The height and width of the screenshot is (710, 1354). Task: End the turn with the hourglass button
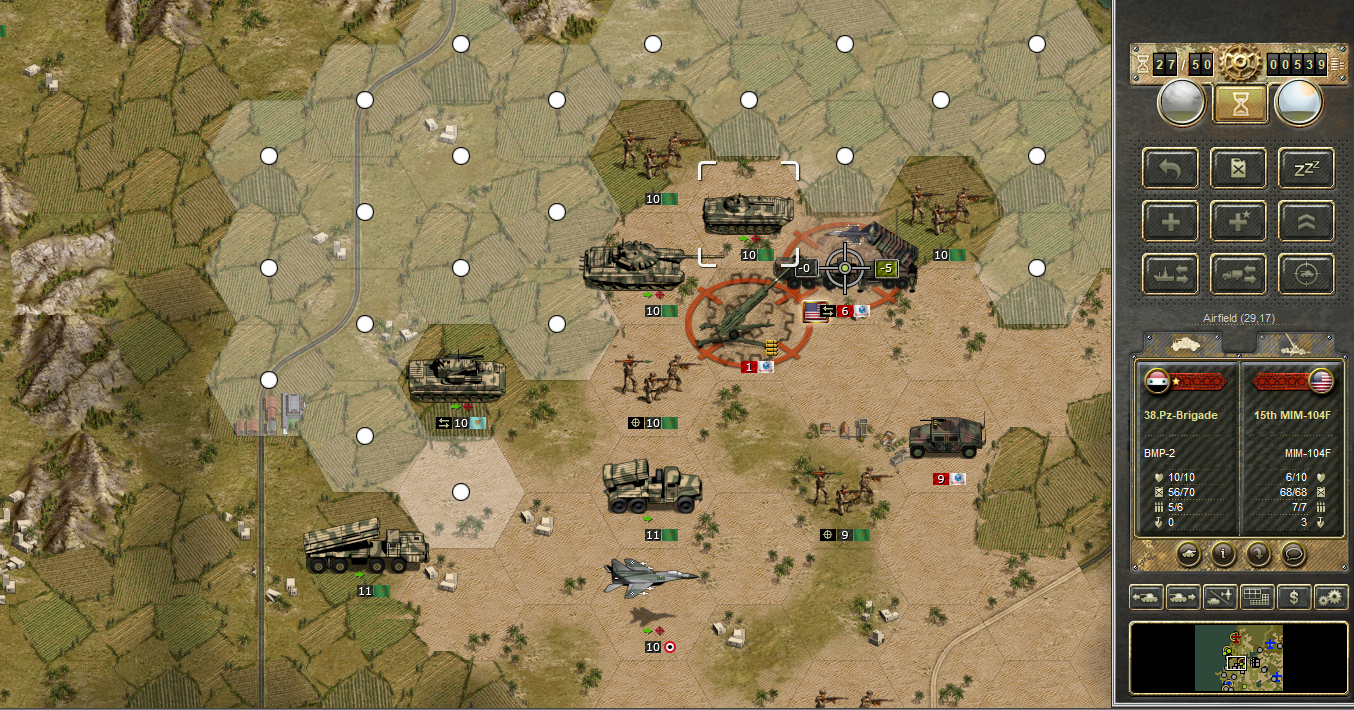pos(1240,103)
